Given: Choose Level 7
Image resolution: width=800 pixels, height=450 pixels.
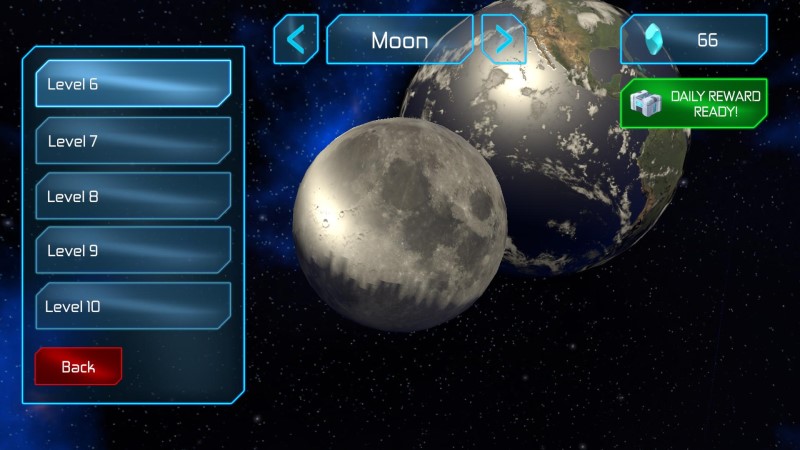Looking at the screenshot, I should (133, 141).
